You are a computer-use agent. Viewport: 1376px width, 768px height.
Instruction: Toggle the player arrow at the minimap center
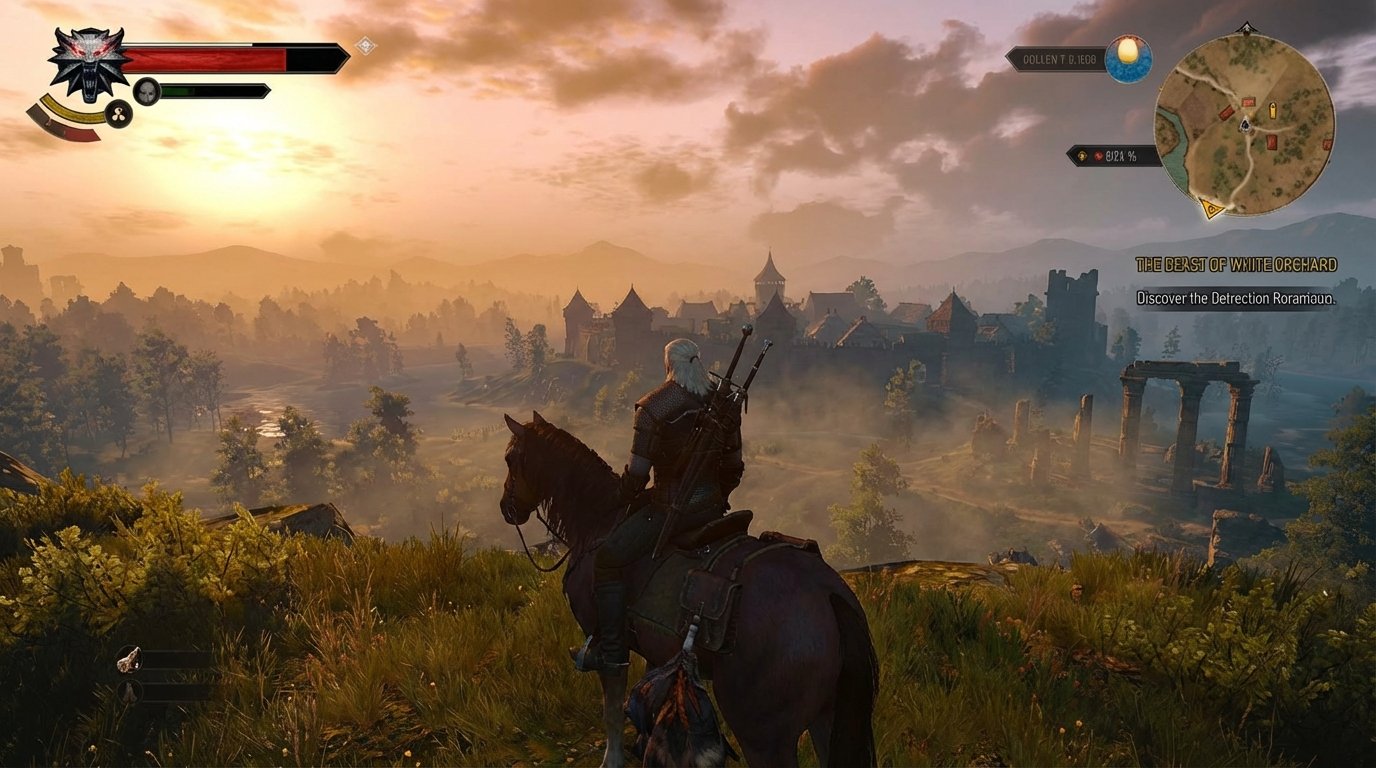(1245, 125)
